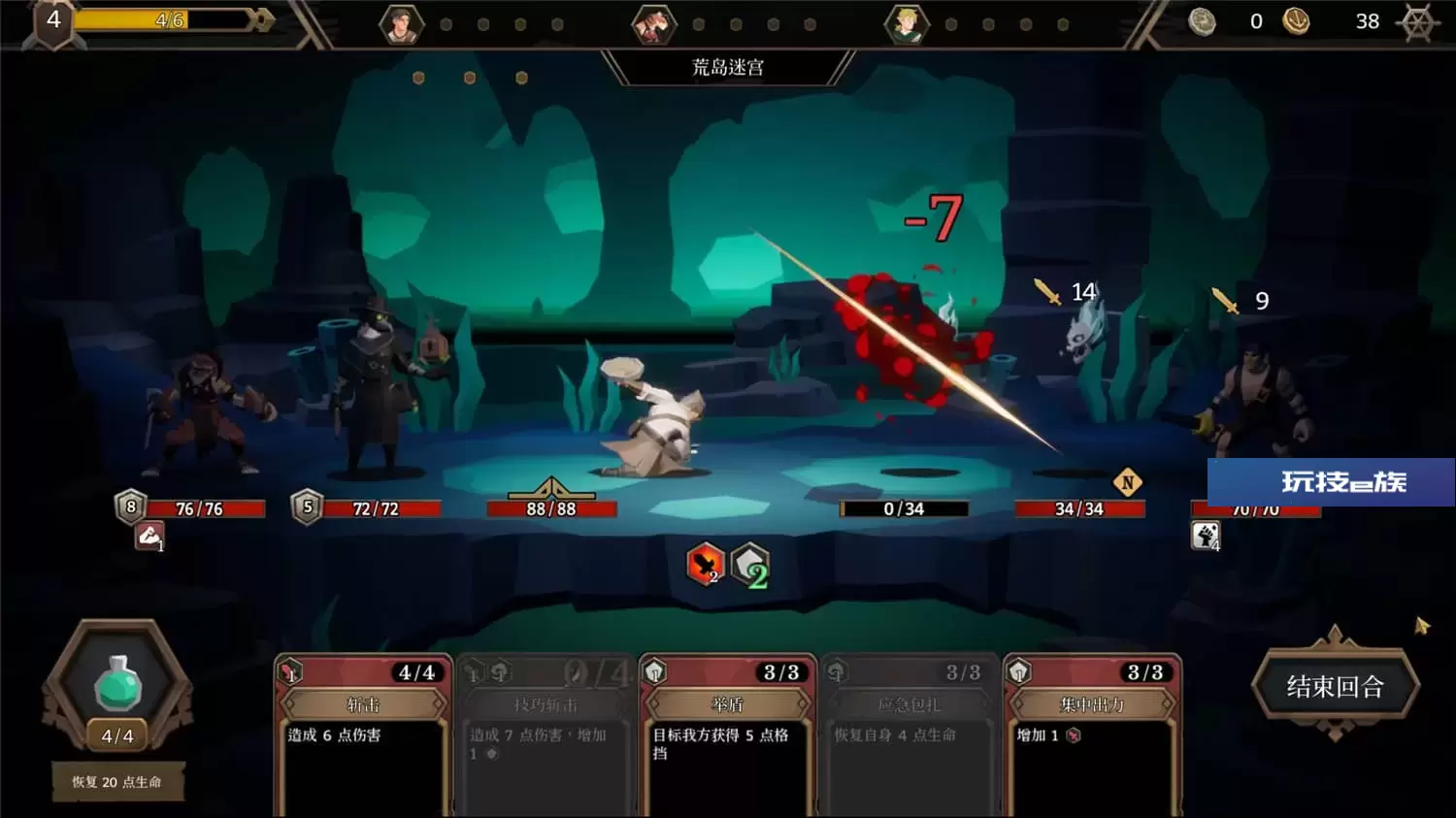This screenshot has height=818, width=1456.
Task: Select the blond hero portrait
Action: coord(906,24)
